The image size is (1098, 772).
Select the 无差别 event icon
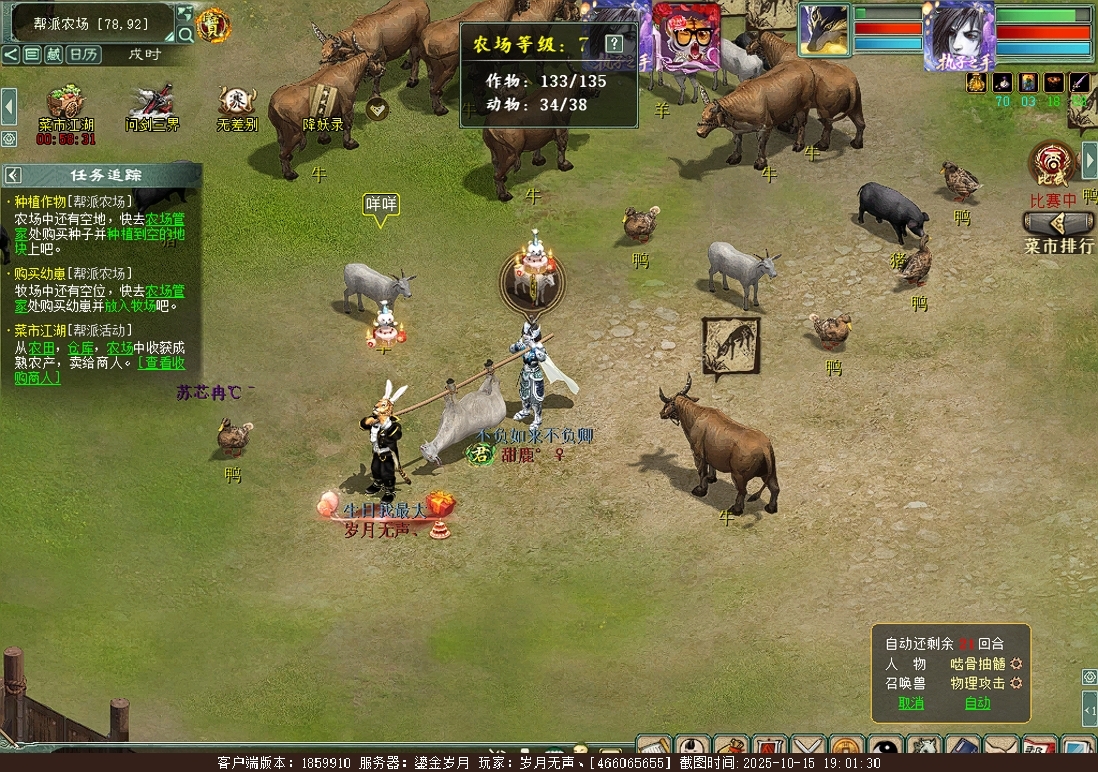237,104
